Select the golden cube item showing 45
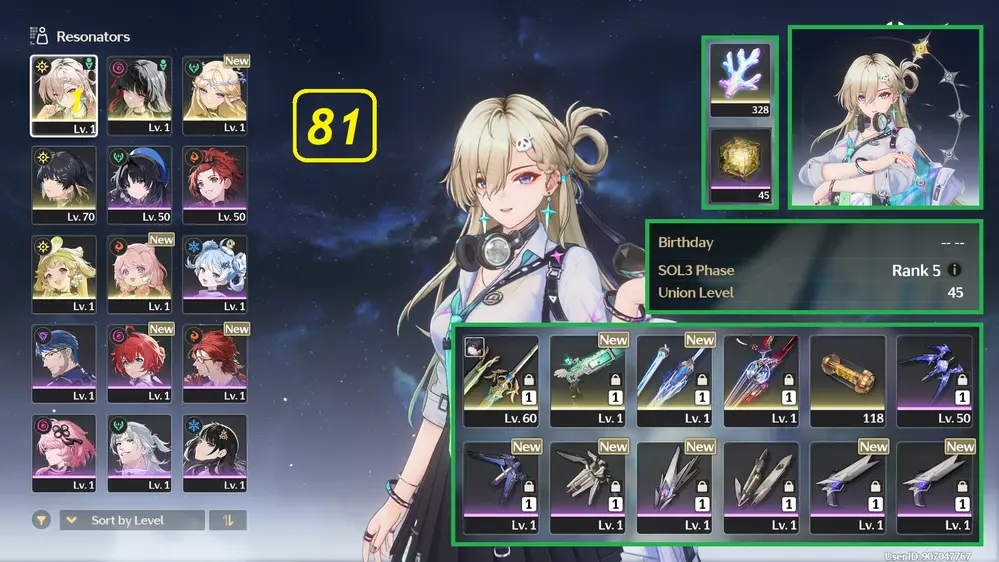 point(743,165)
